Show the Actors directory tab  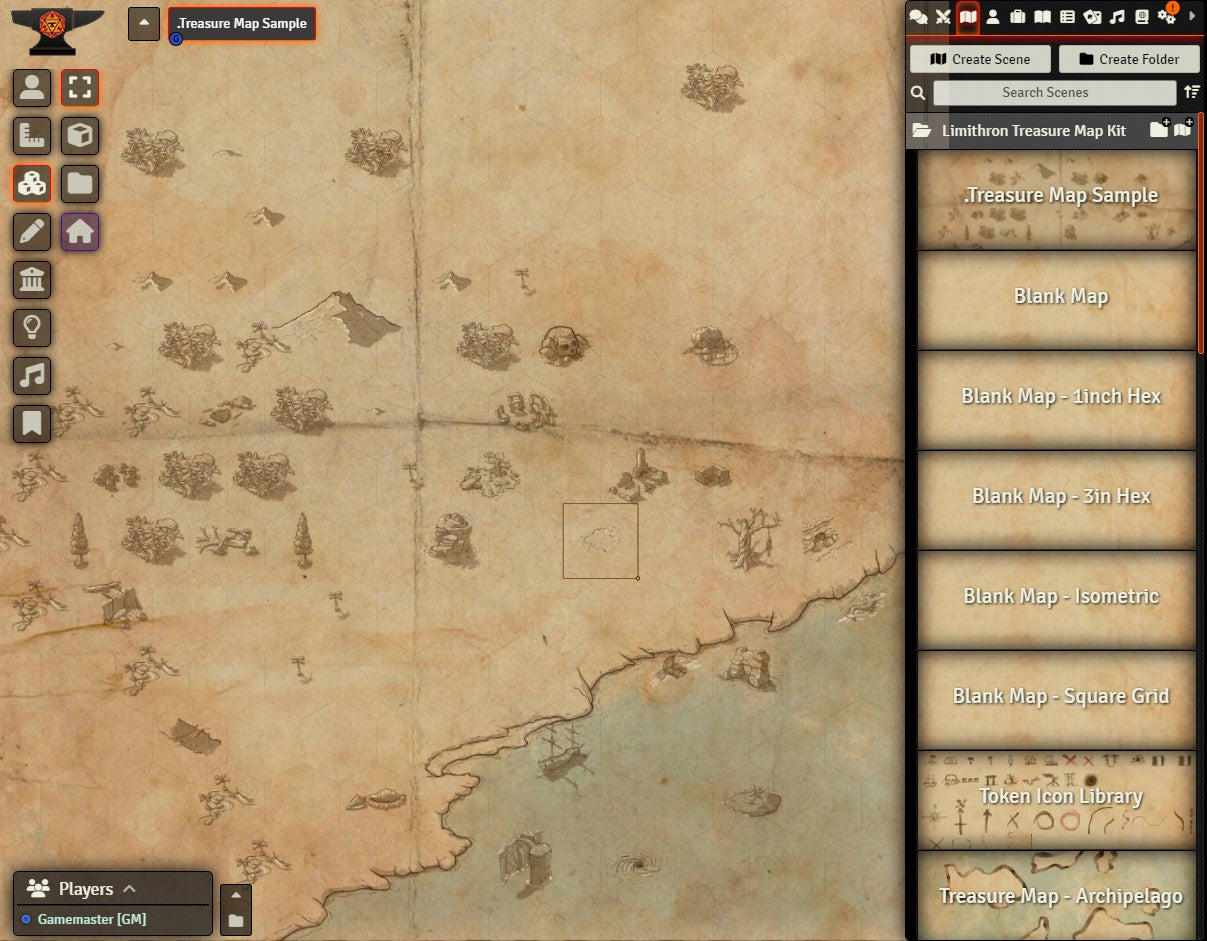click(993, 16)
